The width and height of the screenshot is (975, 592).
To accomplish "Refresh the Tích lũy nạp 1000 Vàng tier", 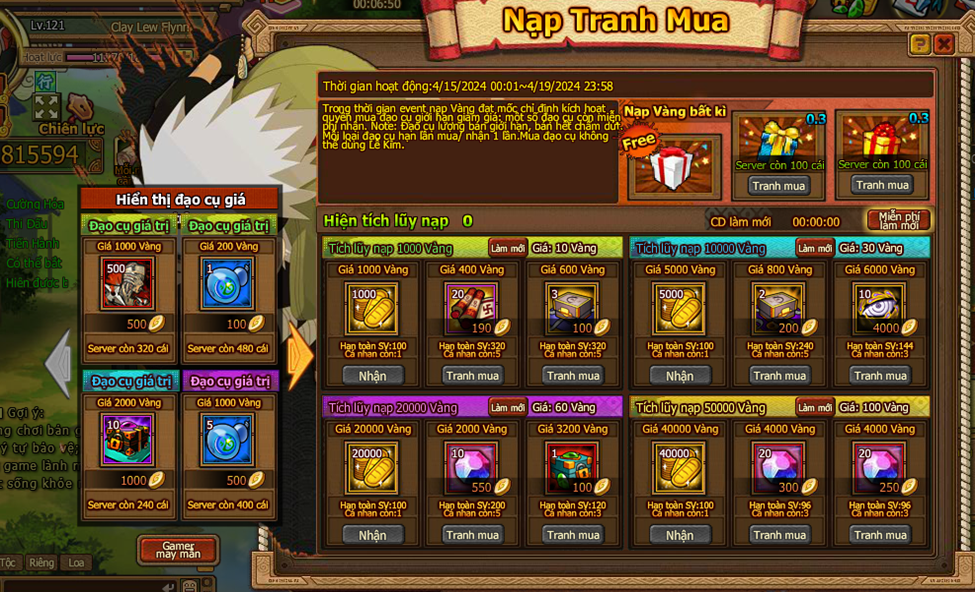I will [507, 248].
